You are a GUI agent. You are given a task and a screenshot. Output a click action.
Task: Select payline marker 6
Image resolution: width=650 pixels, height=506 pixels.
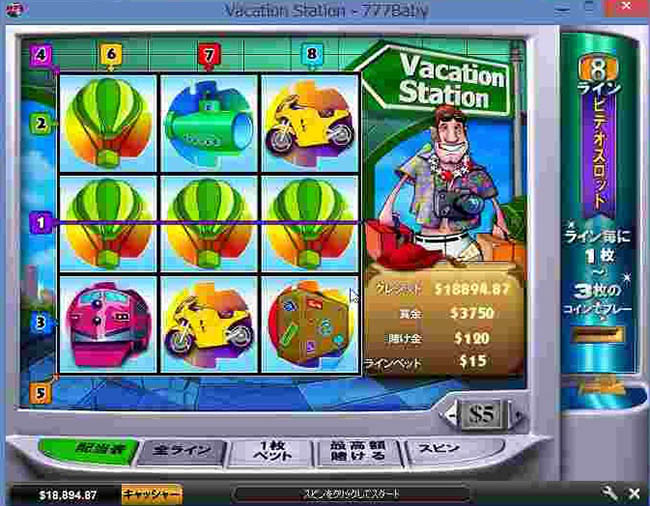(x=110, y=54)
